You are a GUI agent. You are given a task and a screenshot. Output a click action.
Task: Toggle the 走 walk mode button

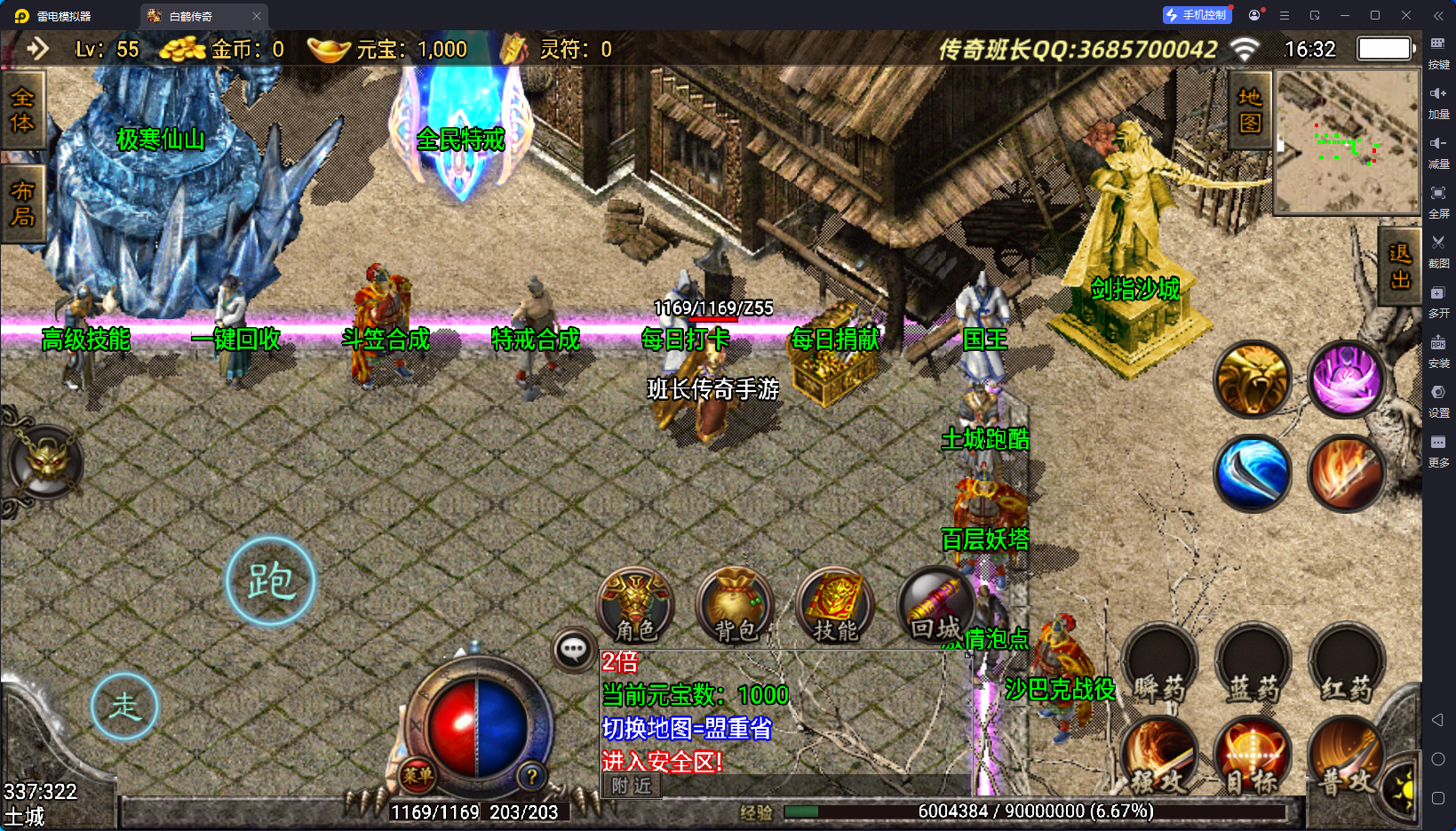point(124,707)
